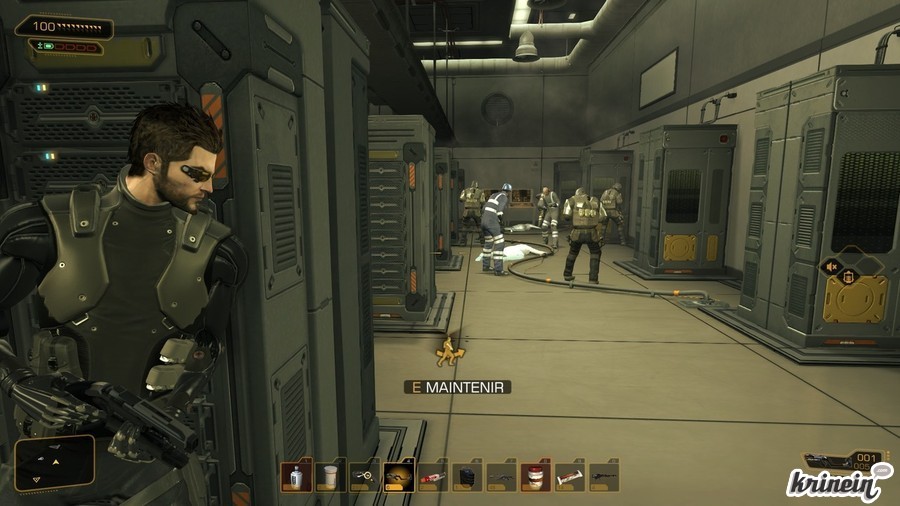Select the black box item slot
This screenshot has height=506, width=900.
tap(467, 476)
